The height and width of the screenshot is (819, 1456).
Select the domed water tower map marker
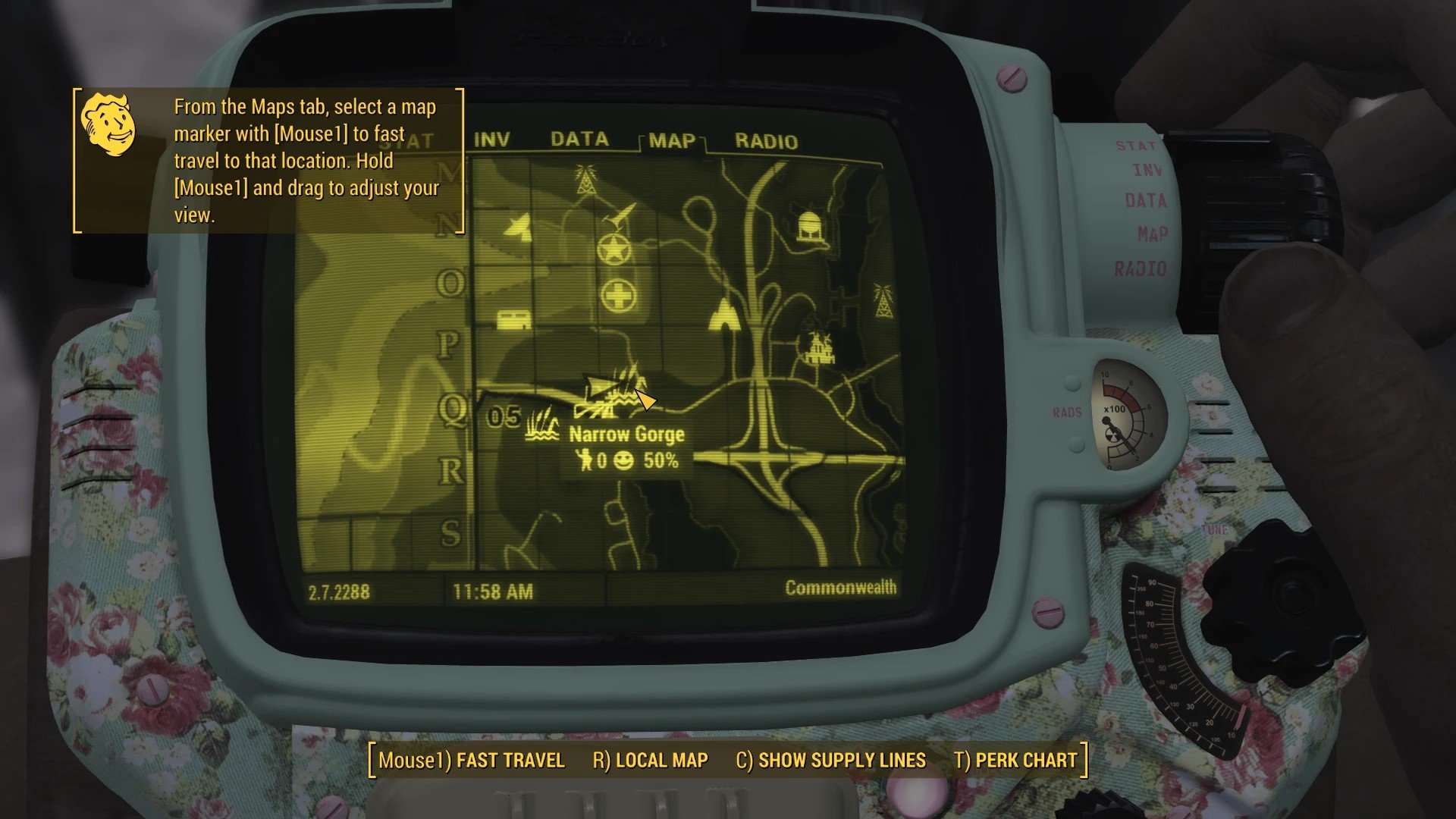coord(811,227)
